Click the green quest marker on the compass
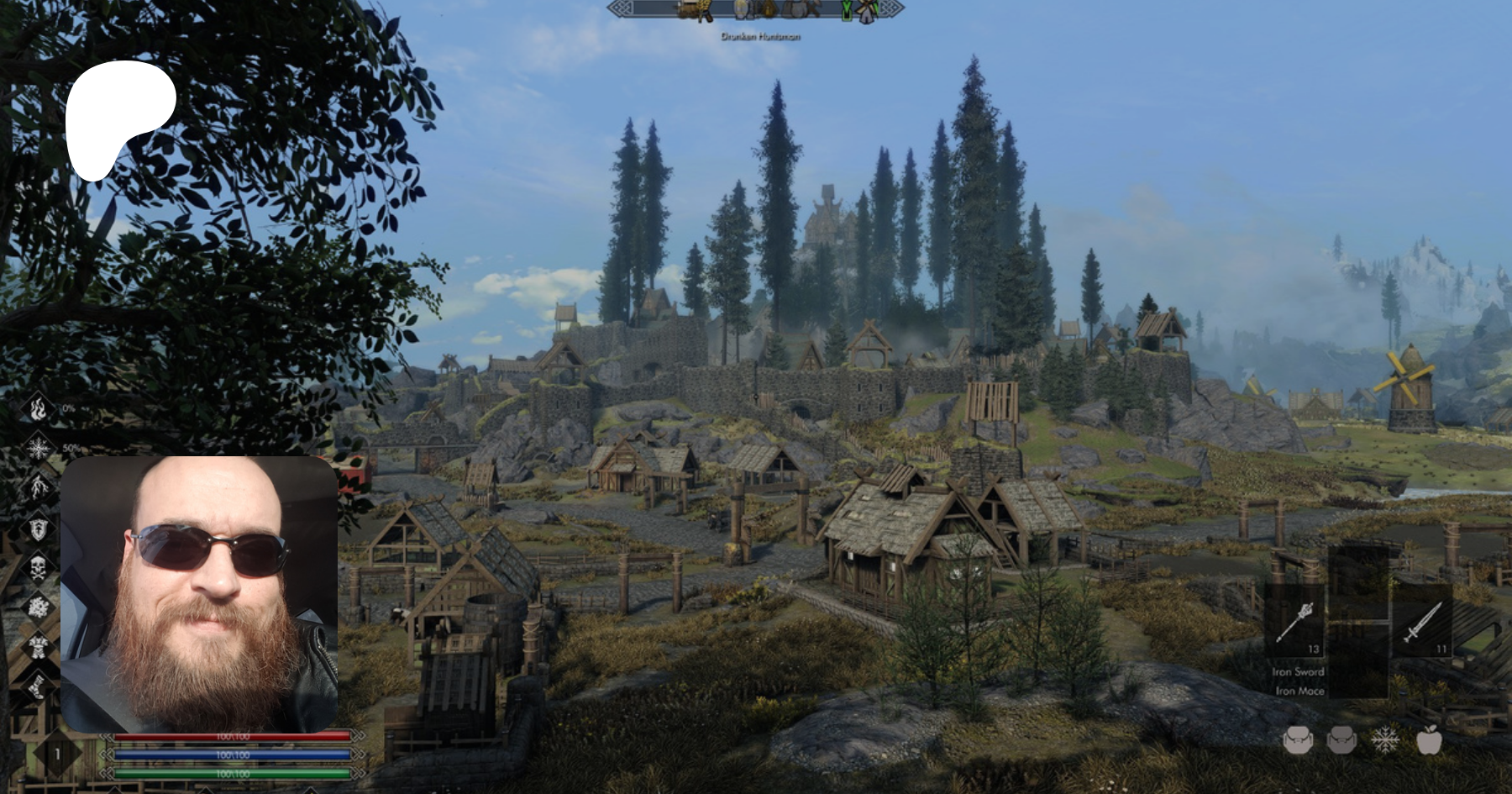The image size is (1512, 794). point(847,10)
